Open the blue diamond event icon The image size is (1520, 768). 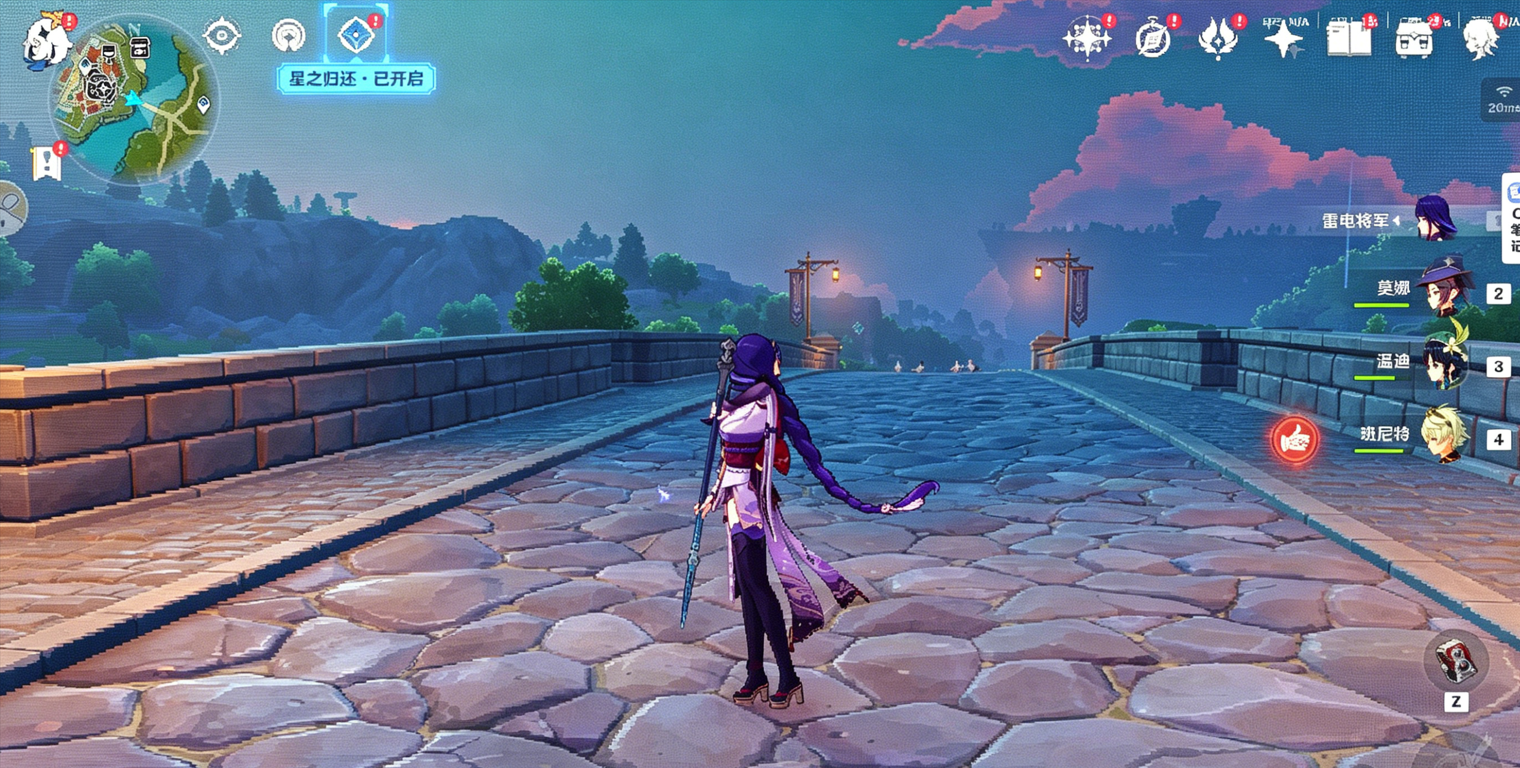pos(355,35)
